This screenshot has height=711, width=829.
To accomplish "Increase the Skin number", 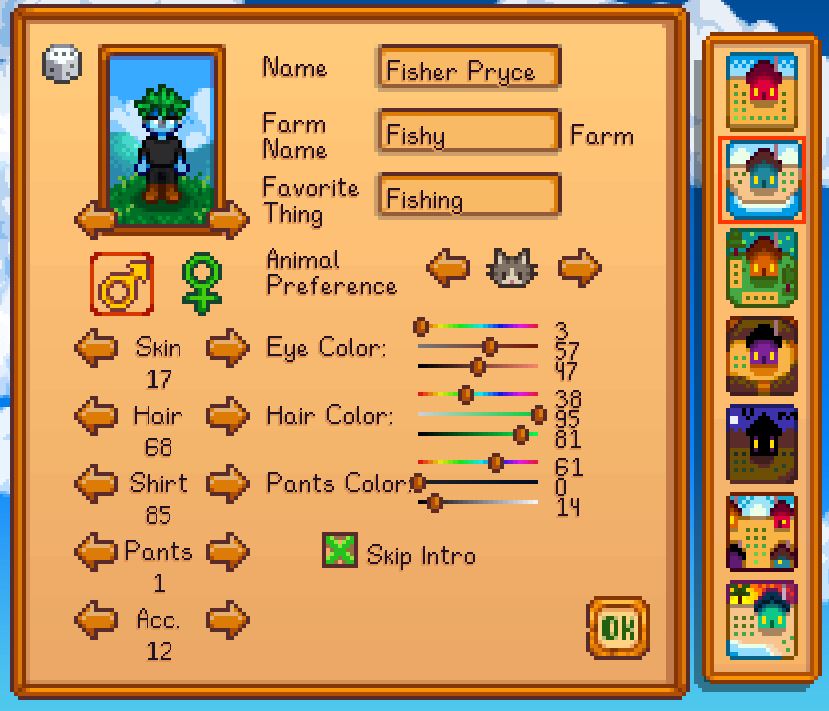I will [x=228, y=348].
